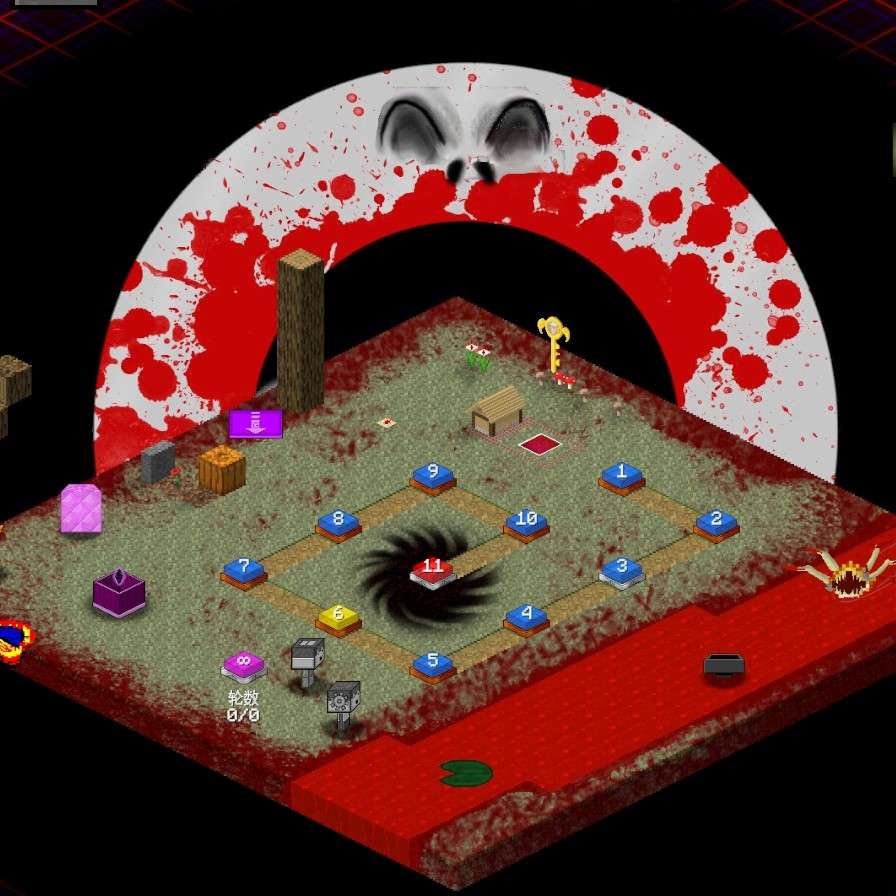The width and height of the screenshot is (896, 896).
Task: Pick the yellow level 6 tile
Action: click(338, 617)
